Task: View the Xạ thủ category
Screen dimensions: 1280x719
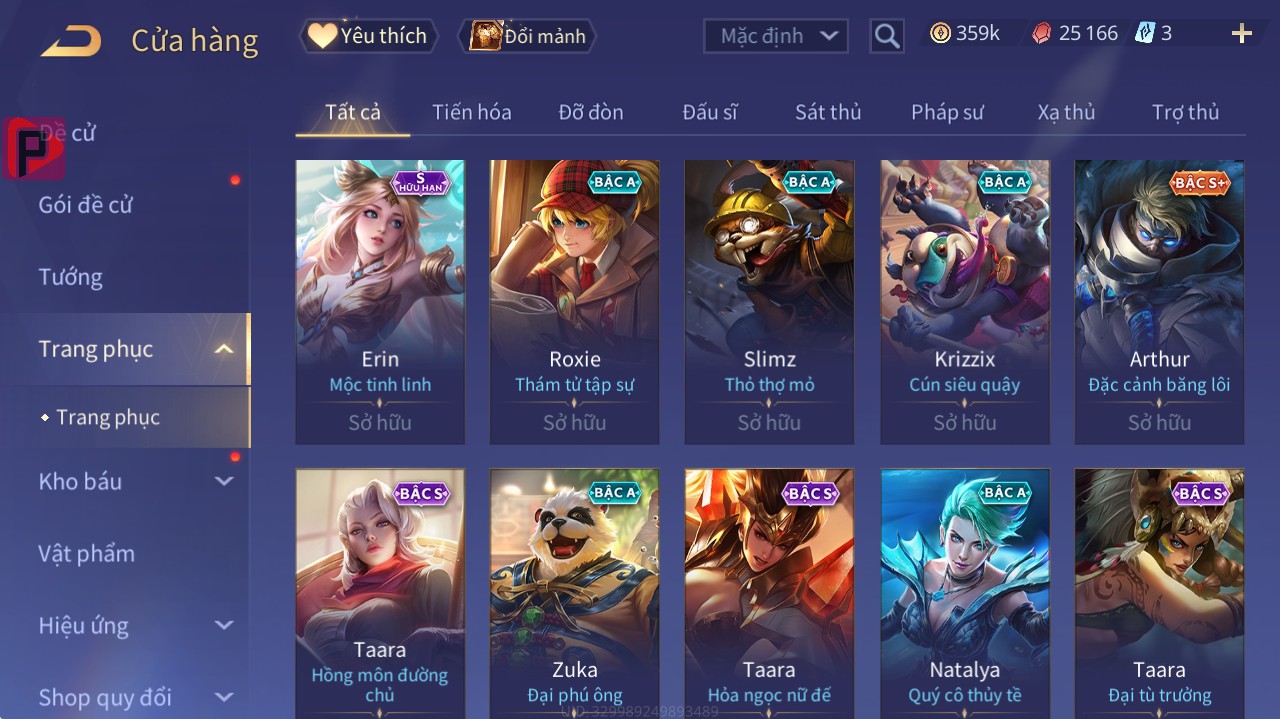Action: click(1066, 112)
